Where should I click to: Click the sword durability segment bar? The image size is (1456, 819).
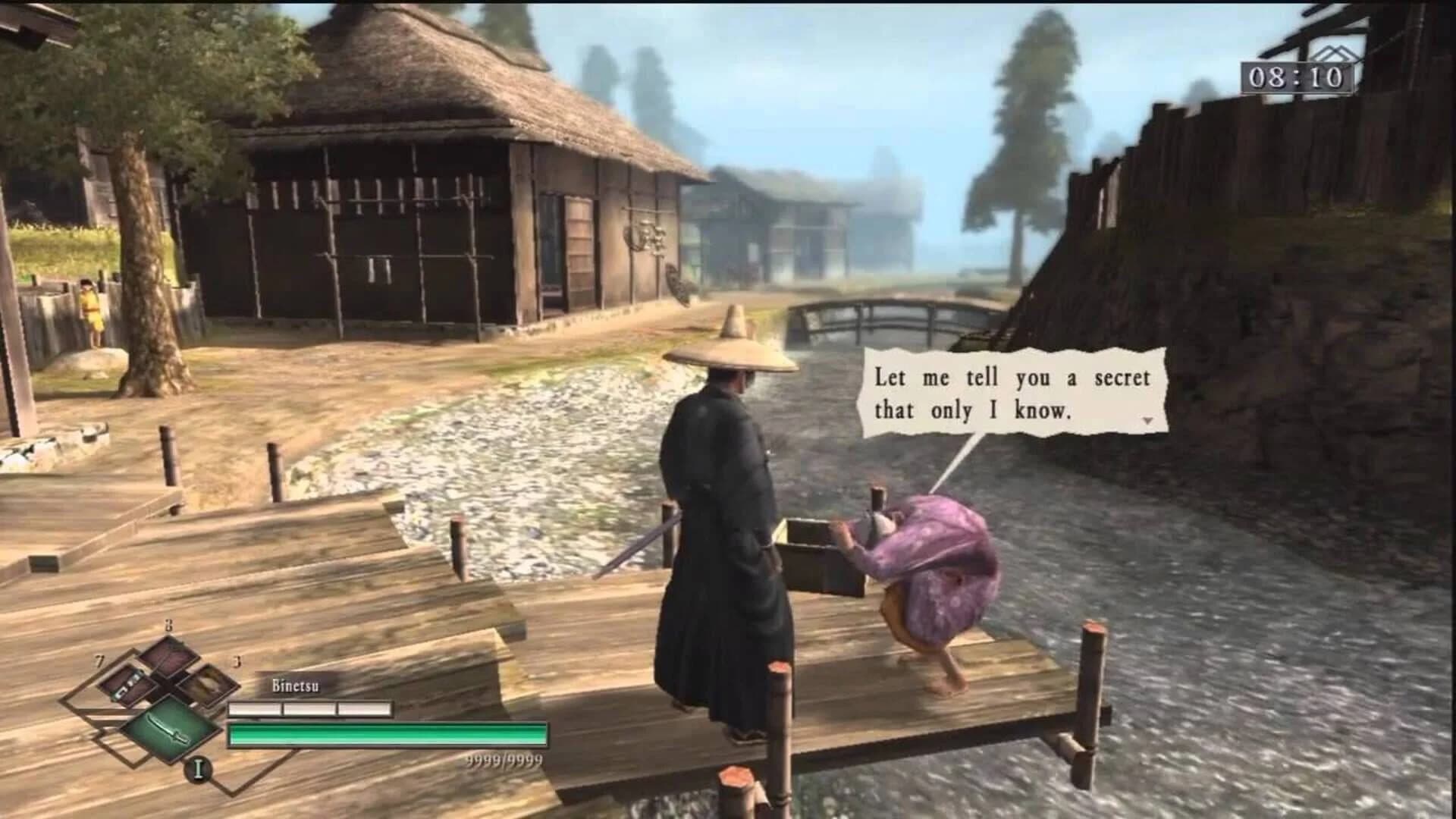[x=311, y=708]
